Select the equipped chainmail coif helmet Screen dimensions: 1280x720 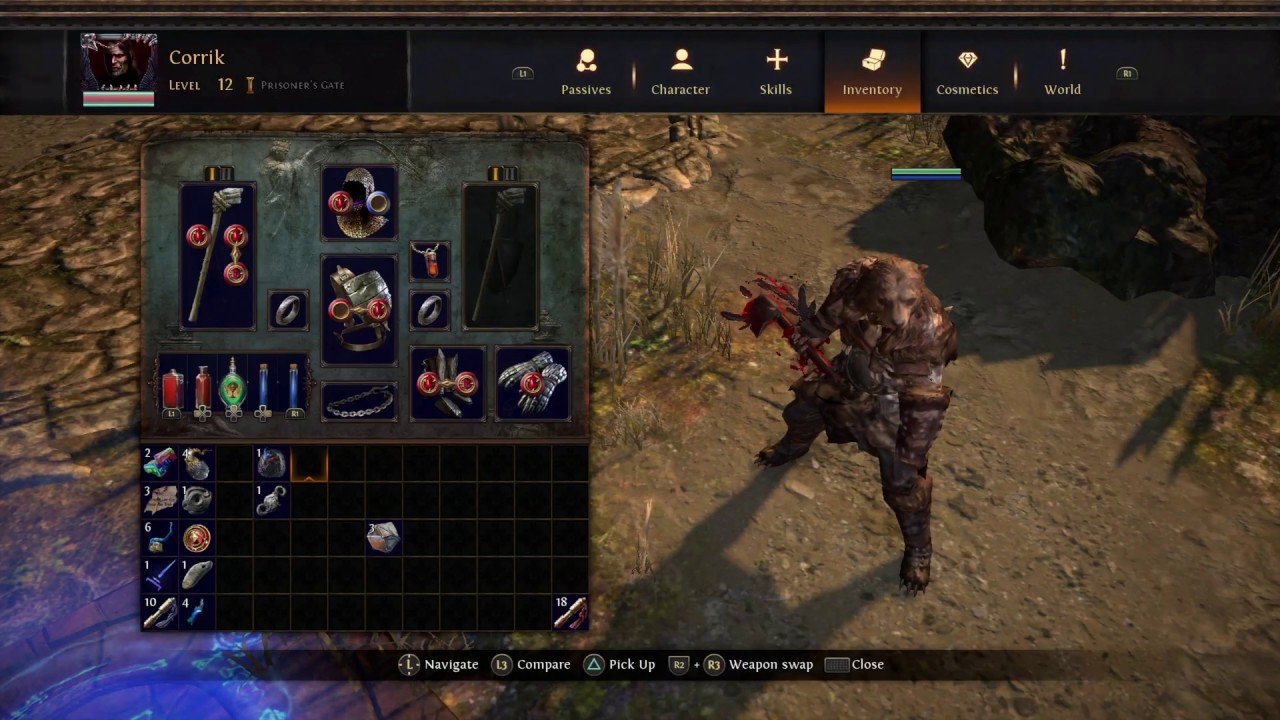(359, 203)
